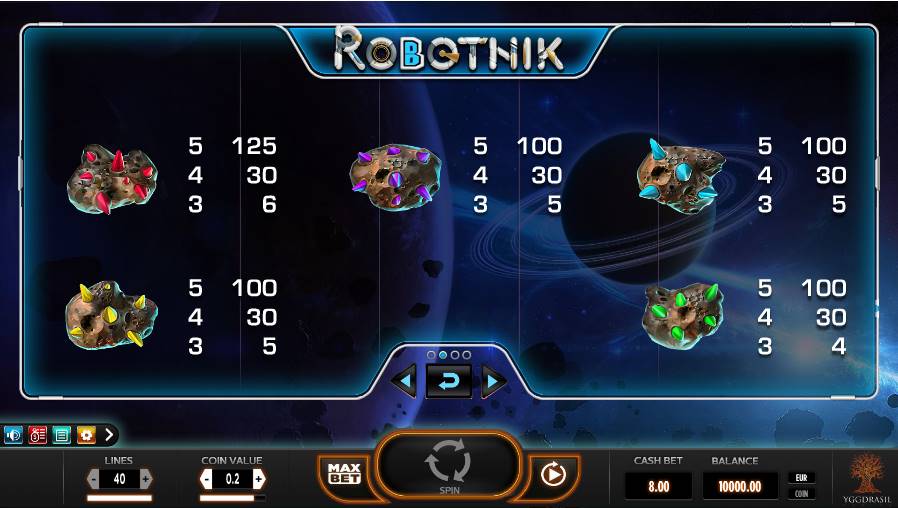Switch balance display to COIN
898x508 pixels.
coord(801,493)
